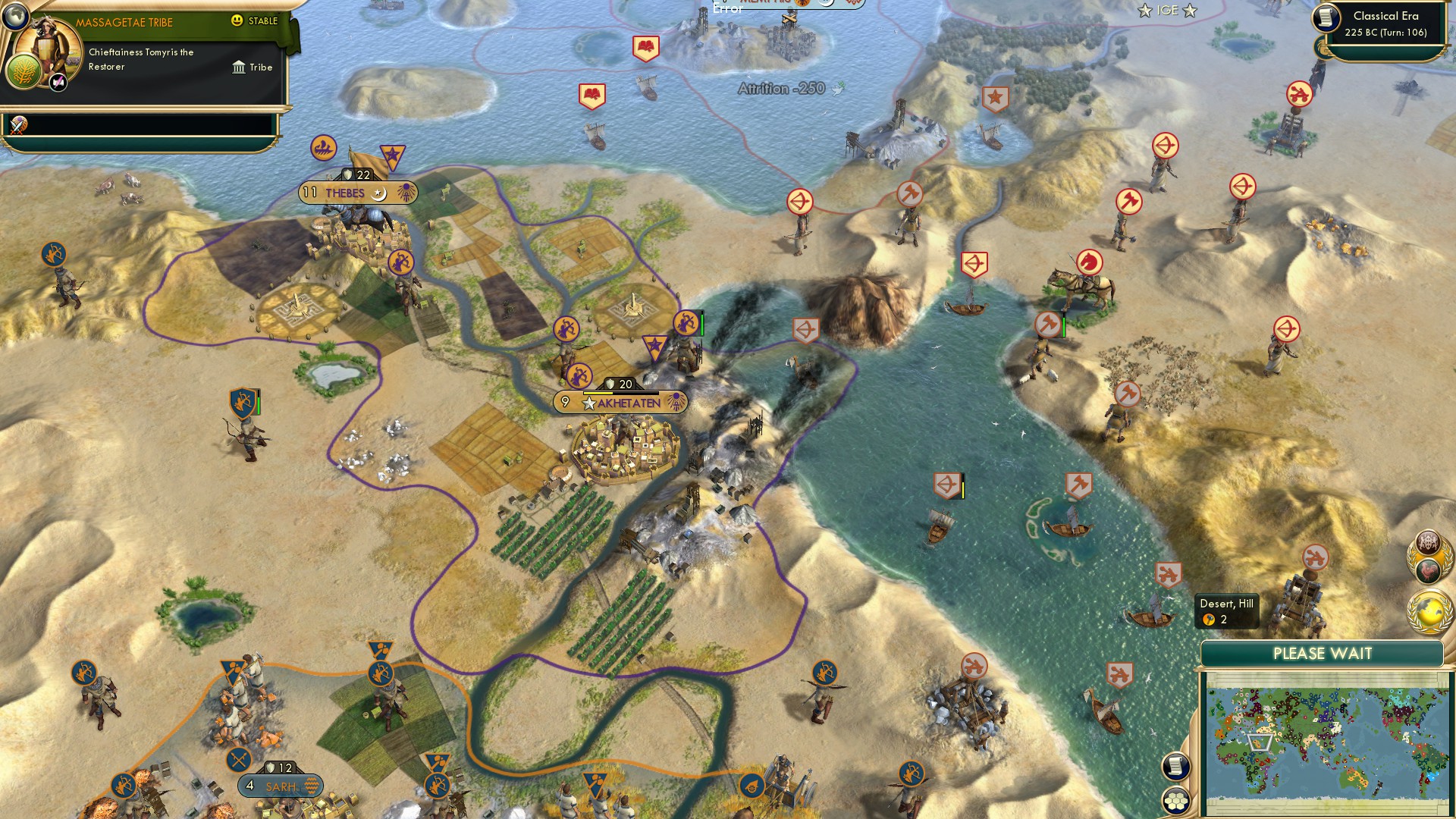Open the notification log scroll icon

[x=1175, y=764]
